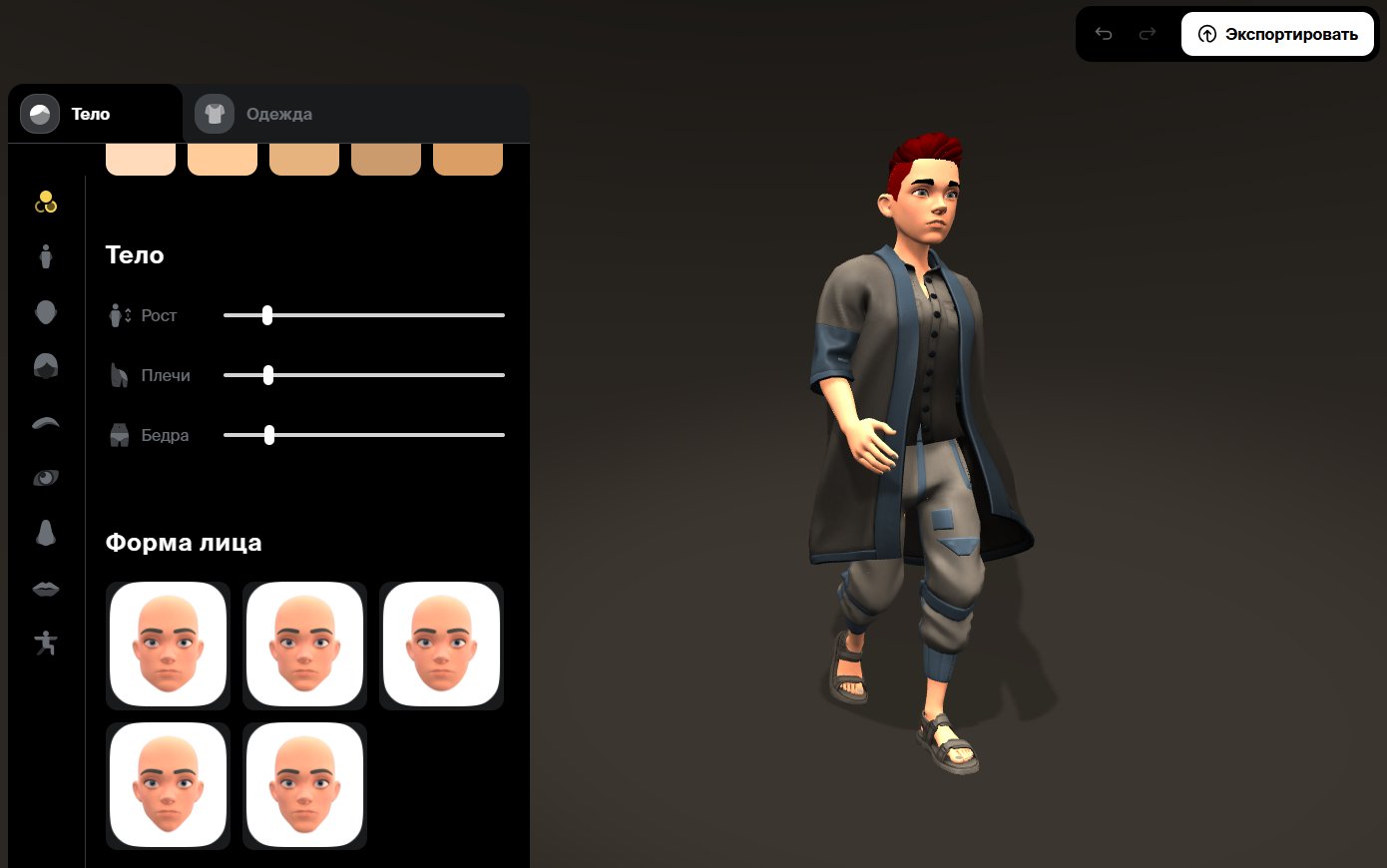
Task: Open the eyebrow category
Action: [46, 423]
